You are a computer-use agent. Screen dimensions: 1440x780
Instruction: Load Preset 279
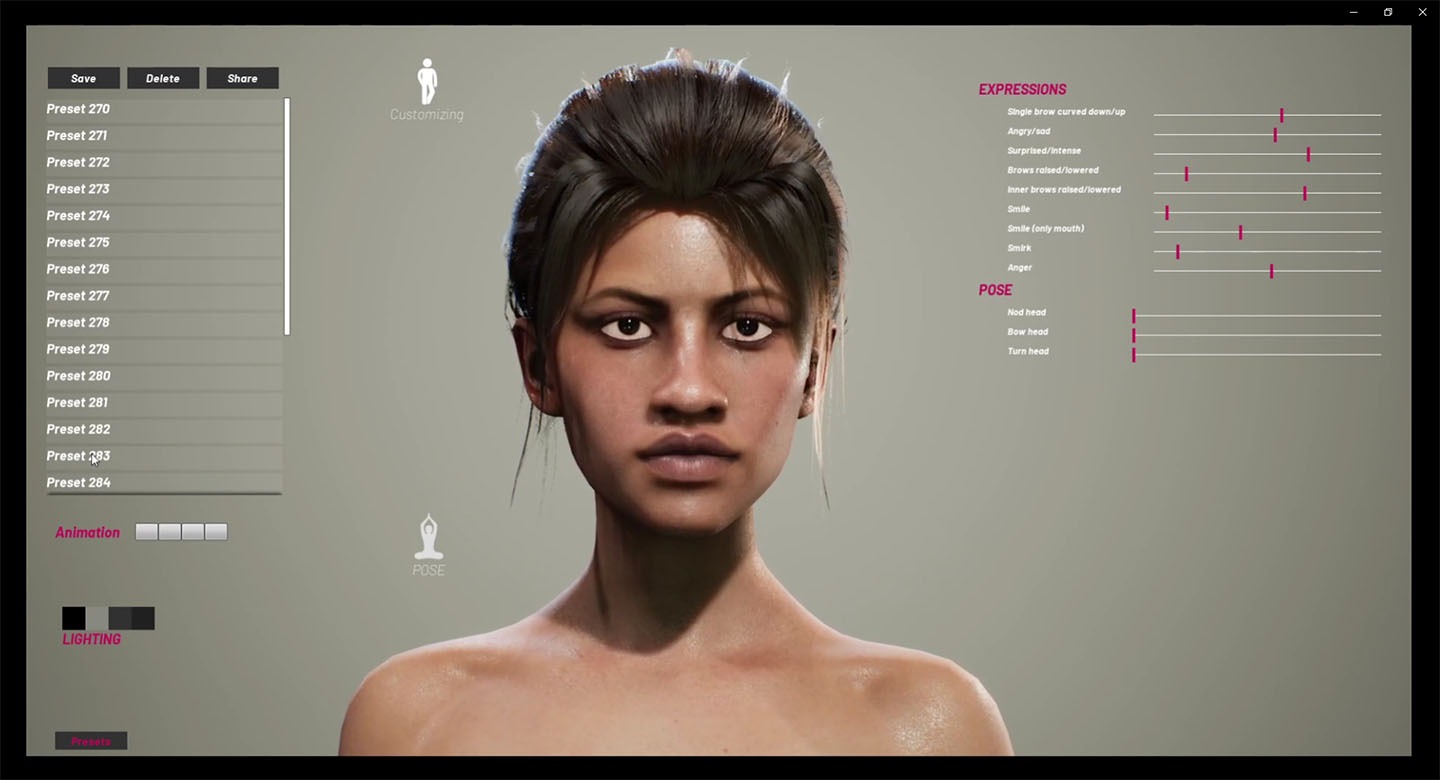(78, 349)
